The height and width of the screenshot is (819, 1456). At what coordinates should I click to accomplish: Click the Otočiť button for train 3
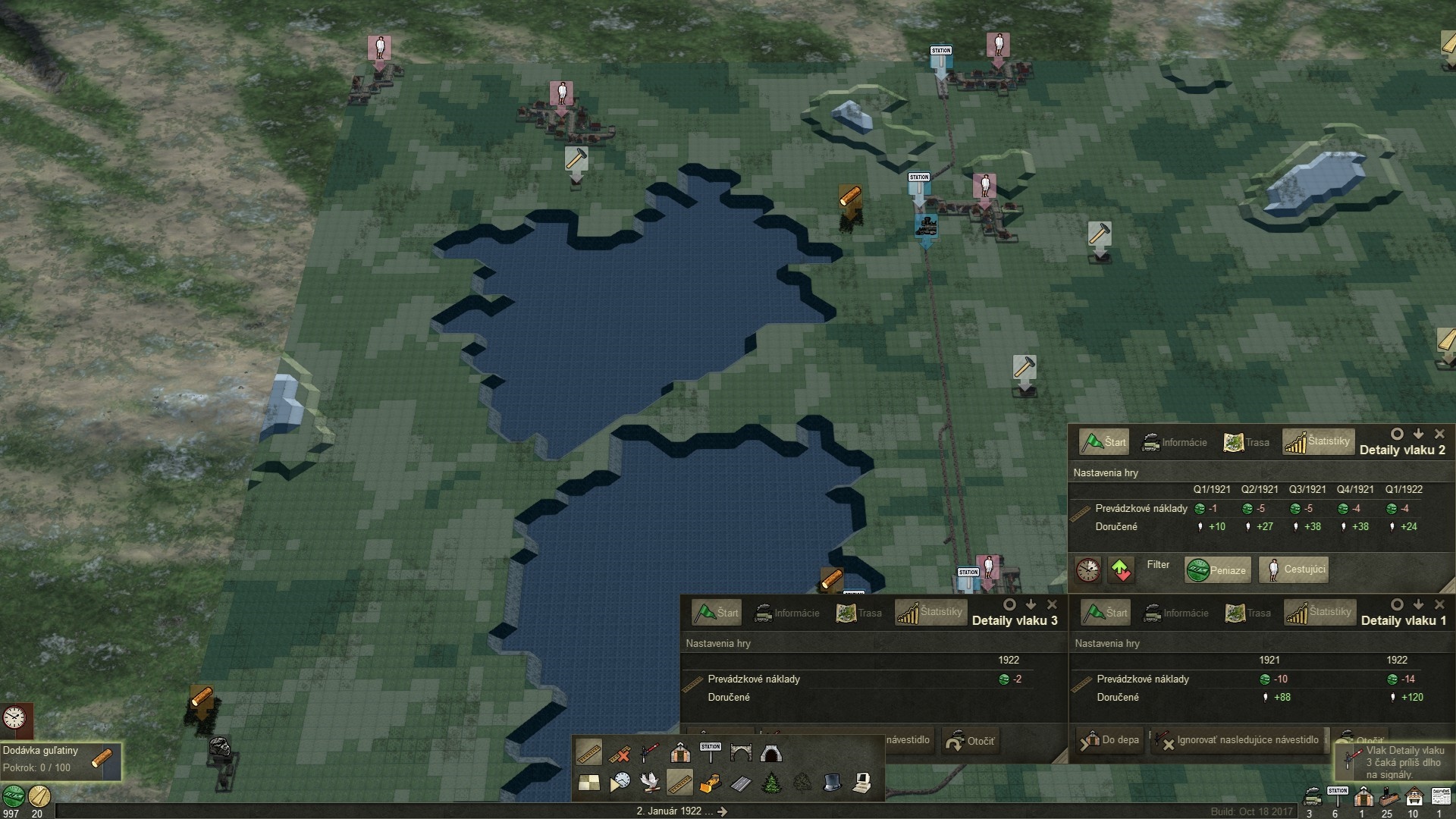[970, 741]
